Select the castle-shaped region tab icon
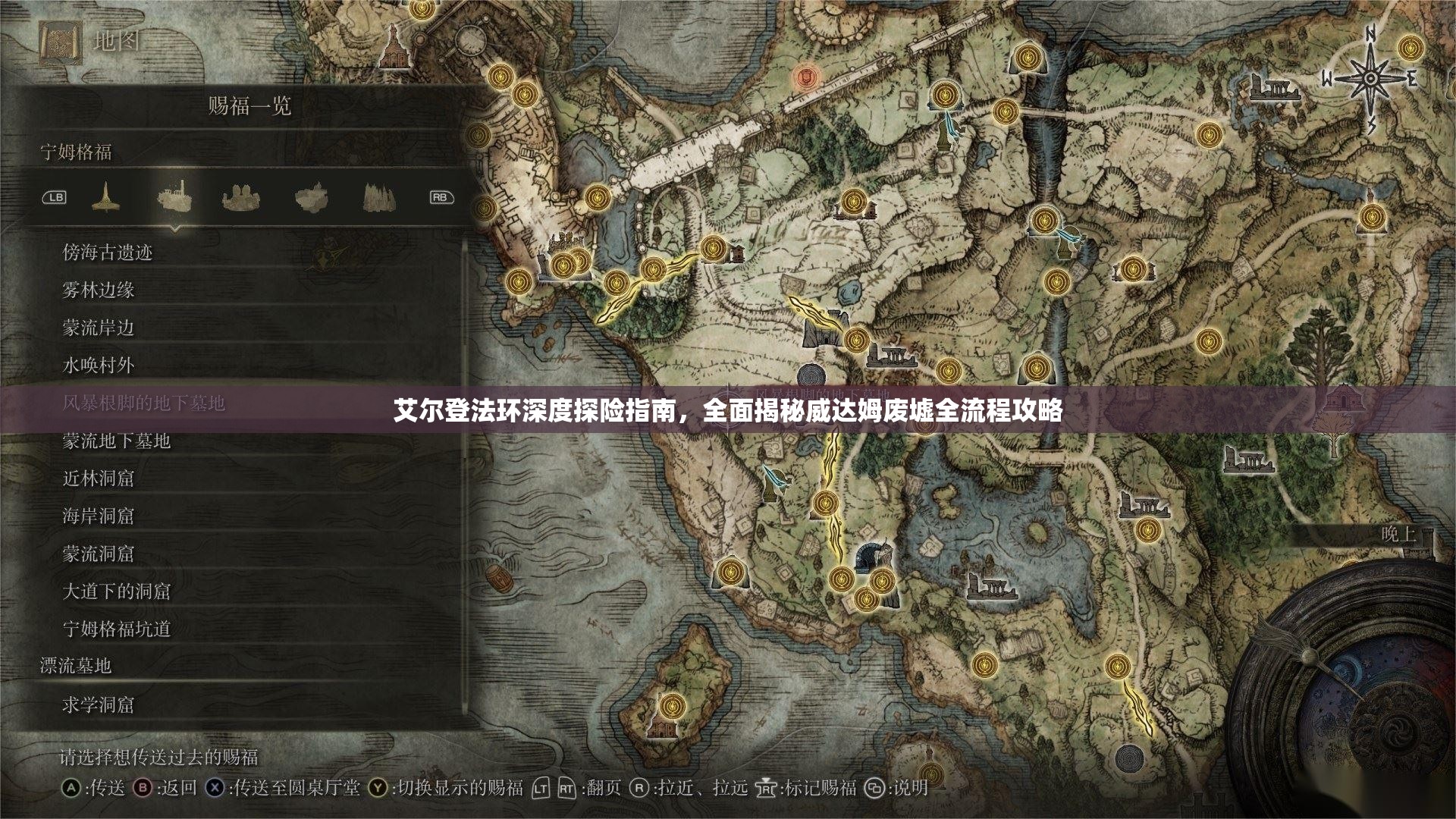The width and height of the screenshot is (1456, 819). click(241, 196)
